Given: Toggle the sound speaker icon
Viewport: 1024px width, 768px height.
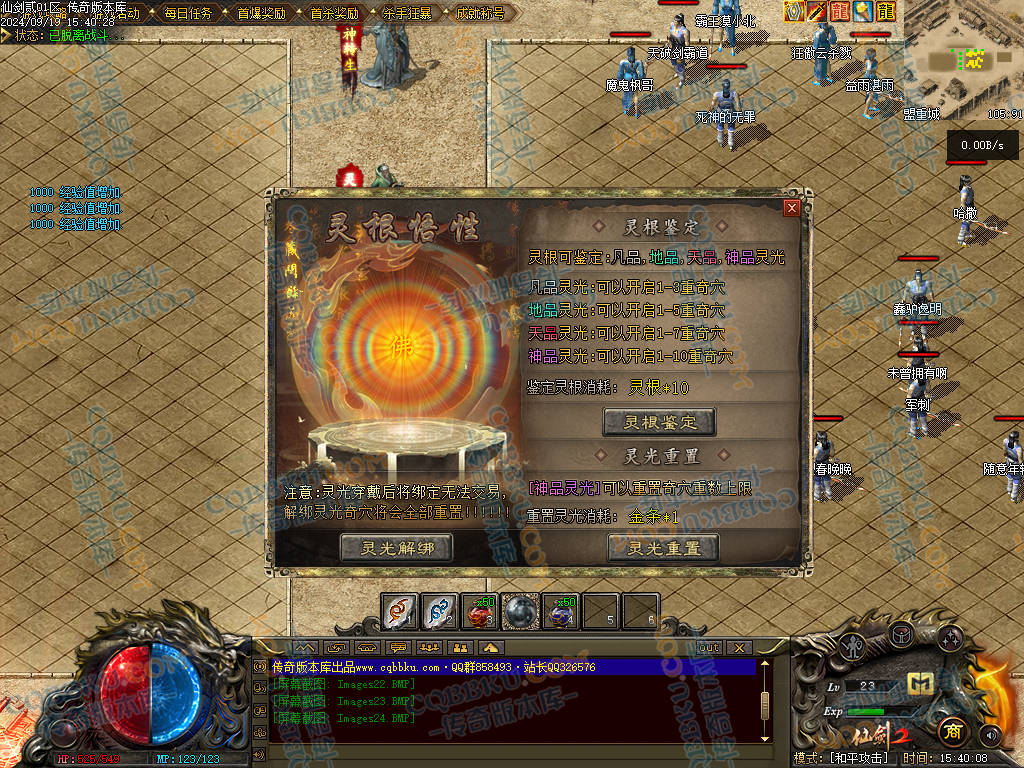Looking at the screenshot, I should pyautogui.click(x=990, y=736).
